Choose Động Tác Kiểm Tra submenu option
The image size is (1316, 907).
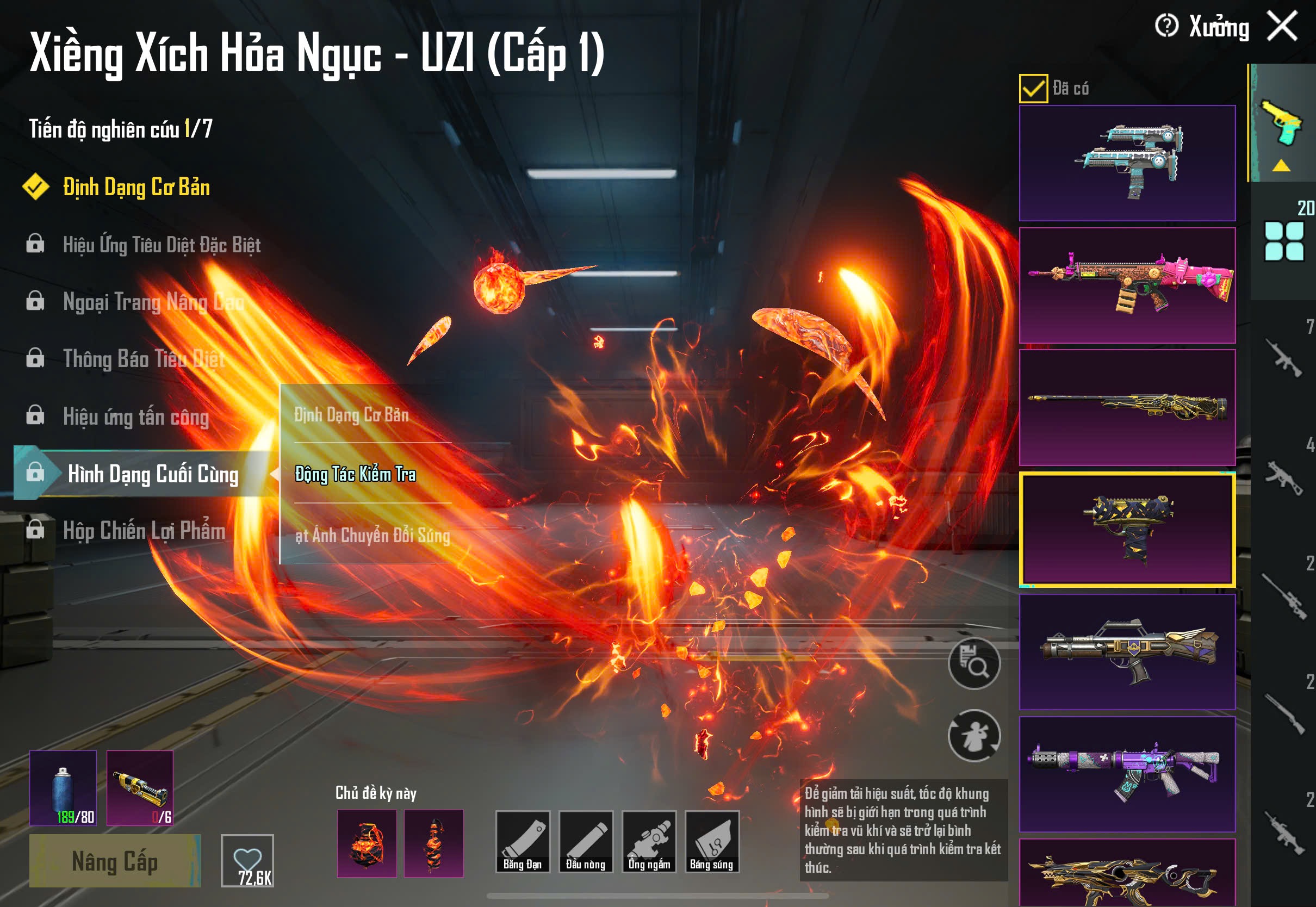pyautogui.click(x=356, y=474)
